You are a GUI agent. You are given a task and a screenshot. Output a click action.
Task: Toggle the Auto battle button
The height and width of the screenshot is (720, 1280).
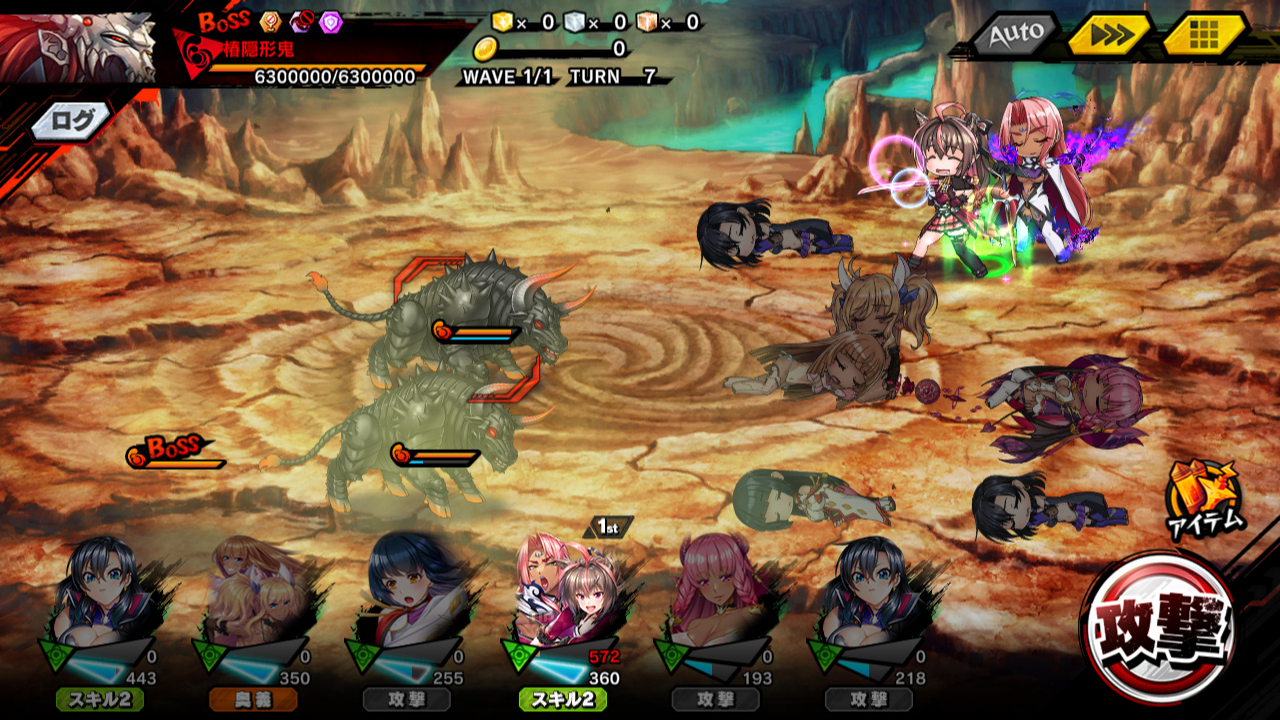[x=1014, y=36]
